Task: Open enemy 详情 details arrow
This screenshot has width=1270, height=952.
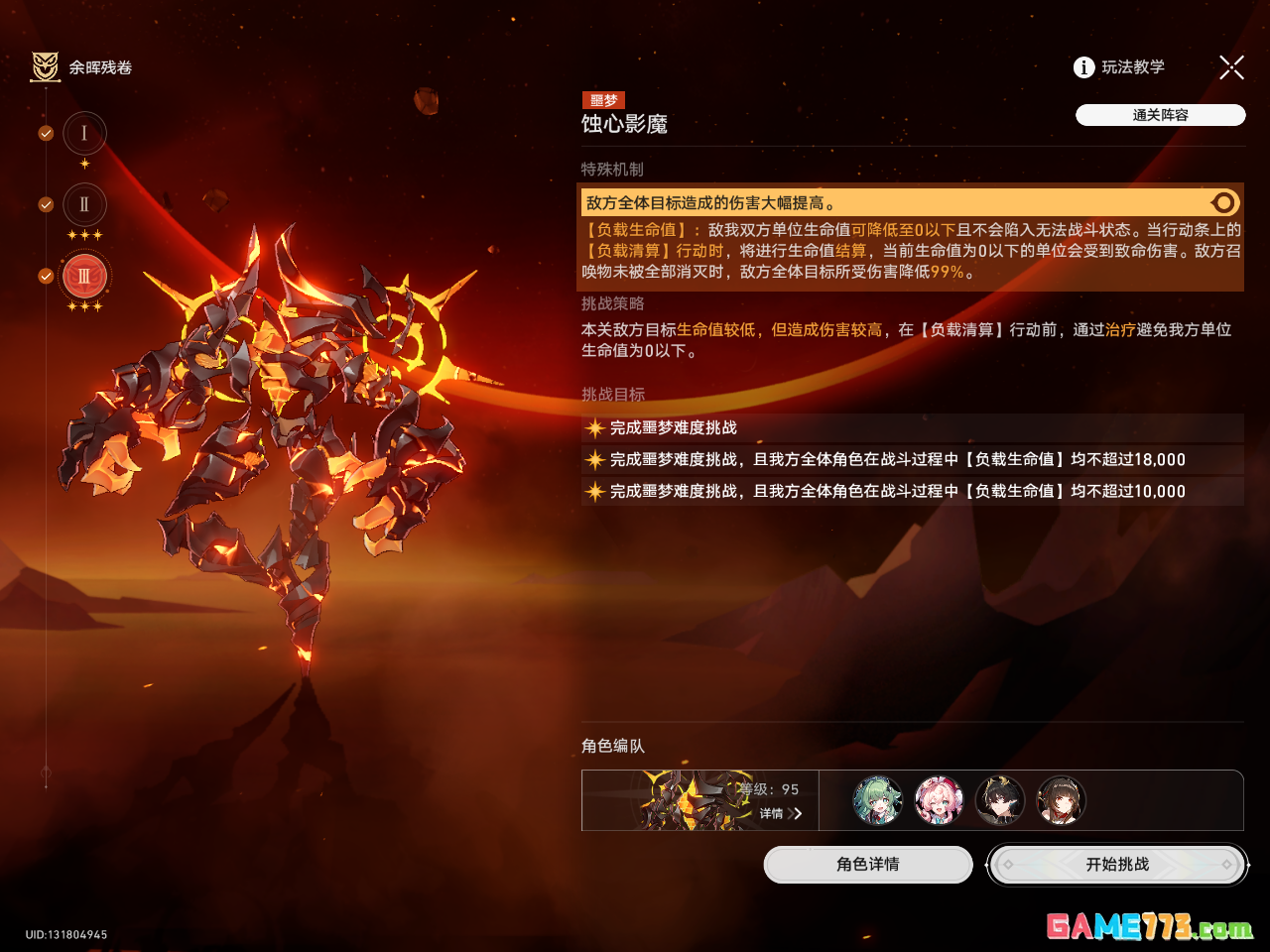Action: tap(783, 814)
